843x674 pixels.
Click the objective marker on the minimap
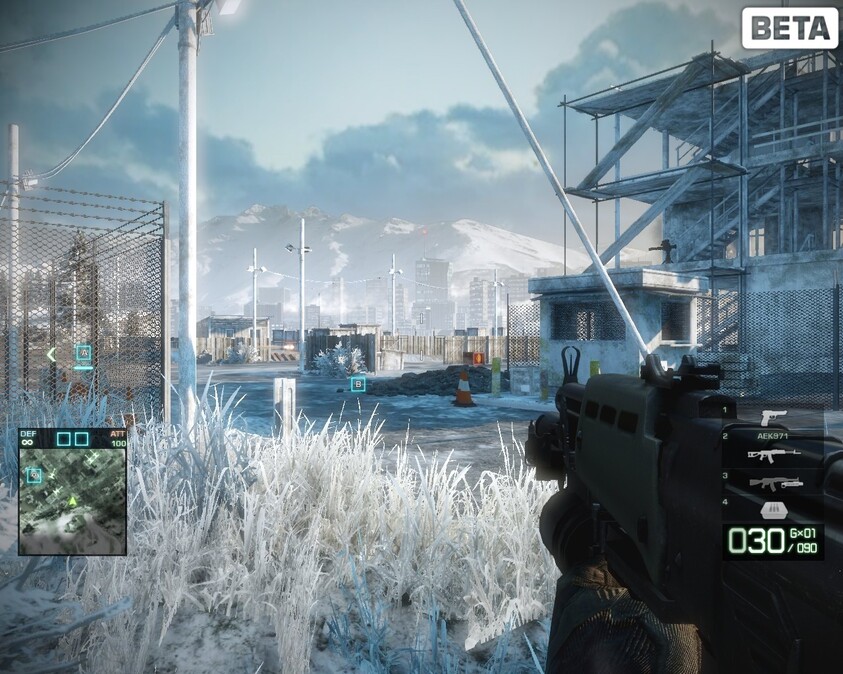[x=34, y=475]
